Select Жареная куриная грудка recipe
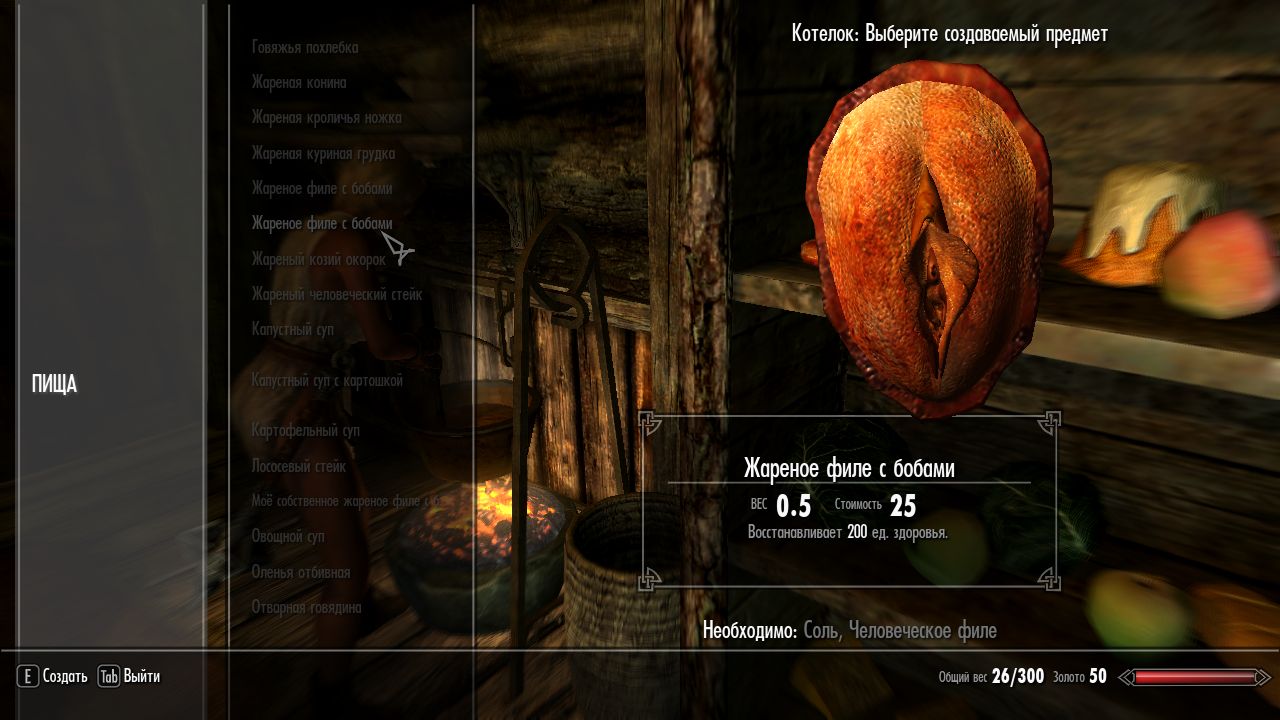Screen dimensions: 1280x720 323,153
